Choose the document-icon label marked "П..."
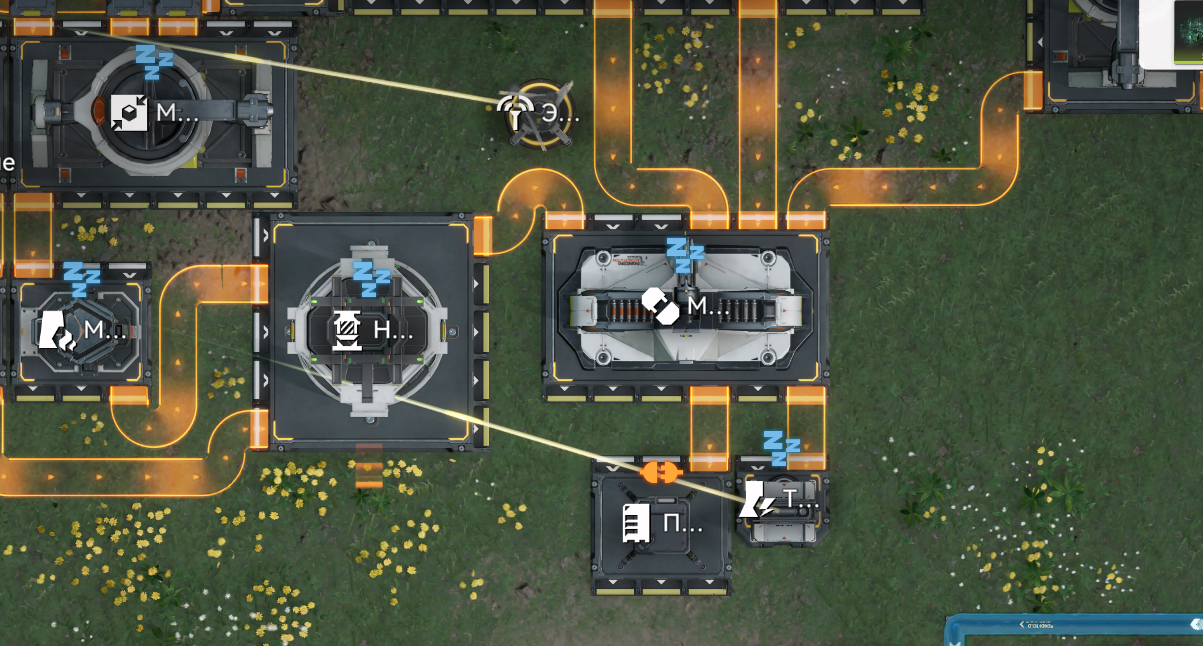This screenshot has height=646, width=1203. (661, 523)
